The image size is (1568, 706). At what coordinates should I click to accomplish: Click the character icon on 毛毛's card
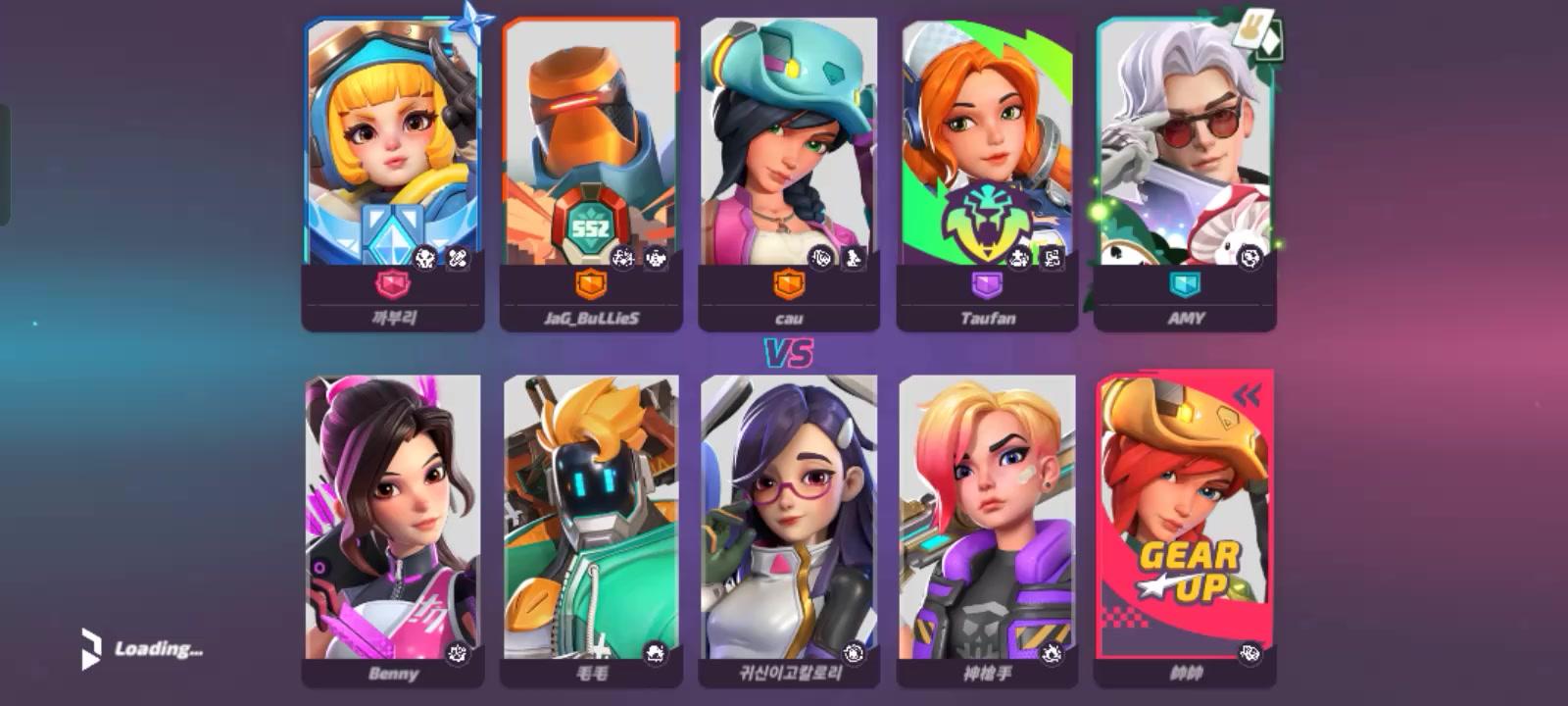pyautogui.click(x=656, y=652)
